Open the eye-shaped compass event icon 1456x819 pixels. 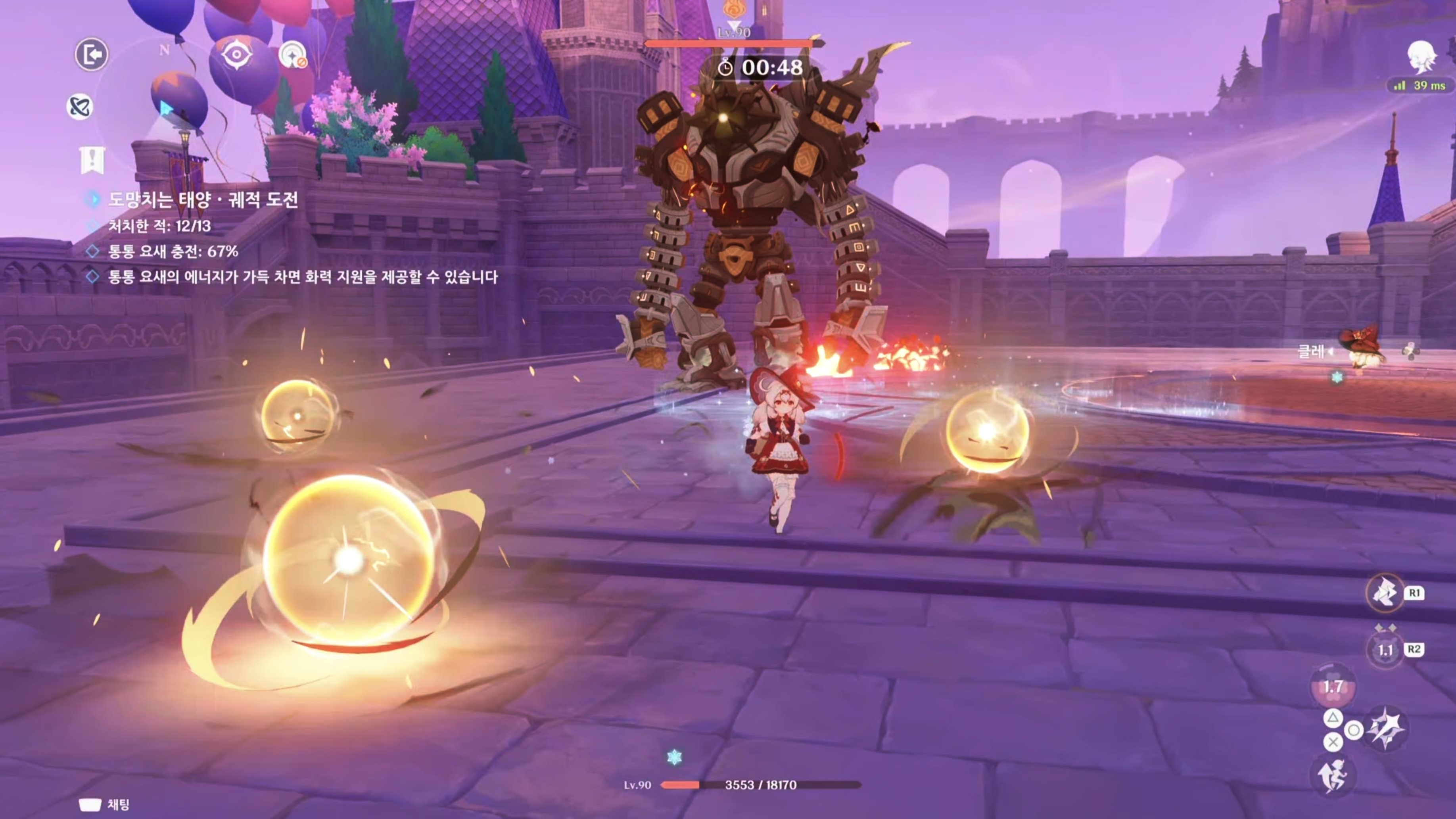point(236,55)
